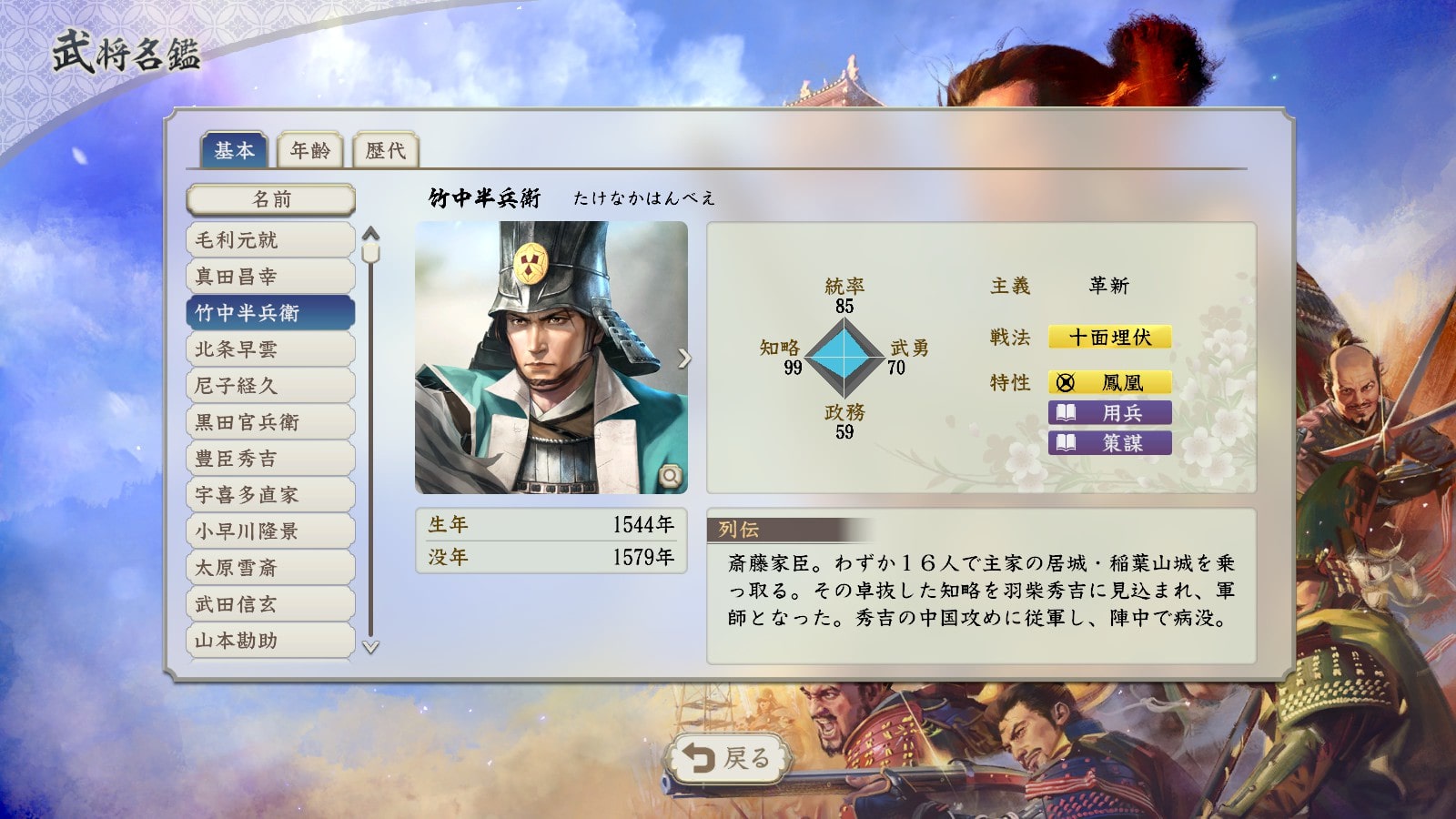Open the 年齢 tab
1456x819 pixels.
[310, 150]
